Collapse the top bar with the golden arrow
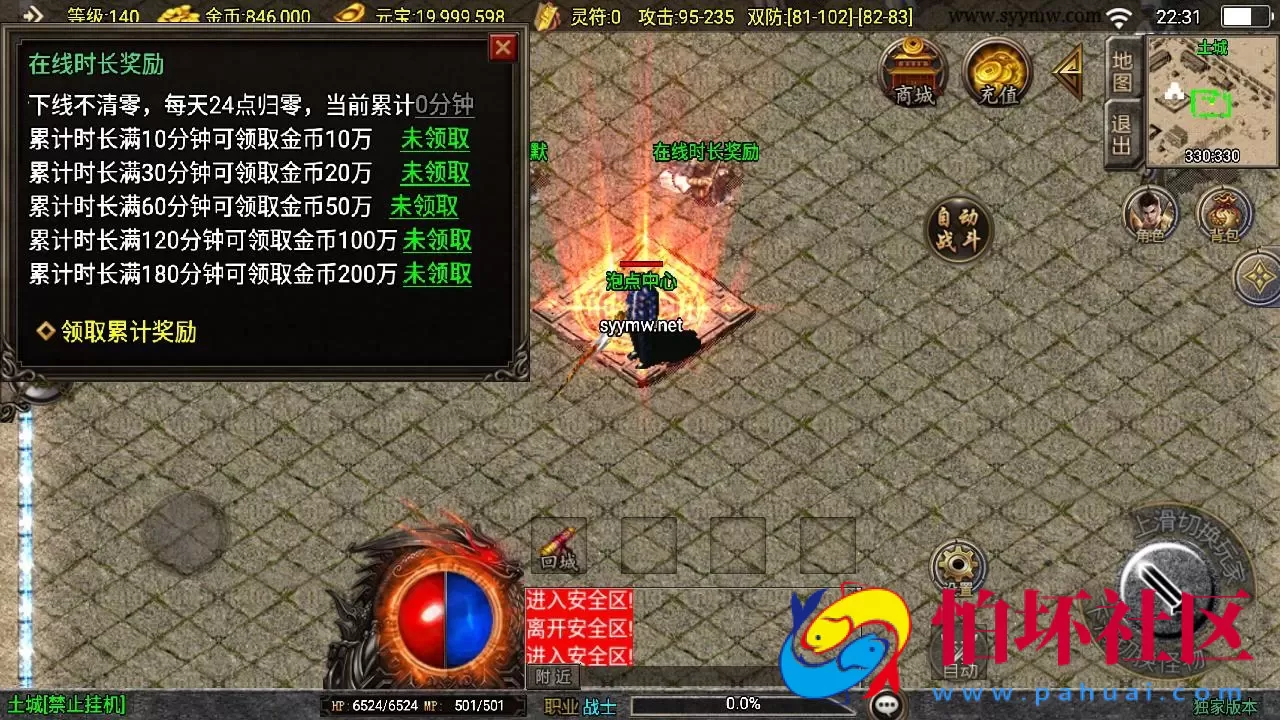1280x720 pixels. pos(1066,72)
